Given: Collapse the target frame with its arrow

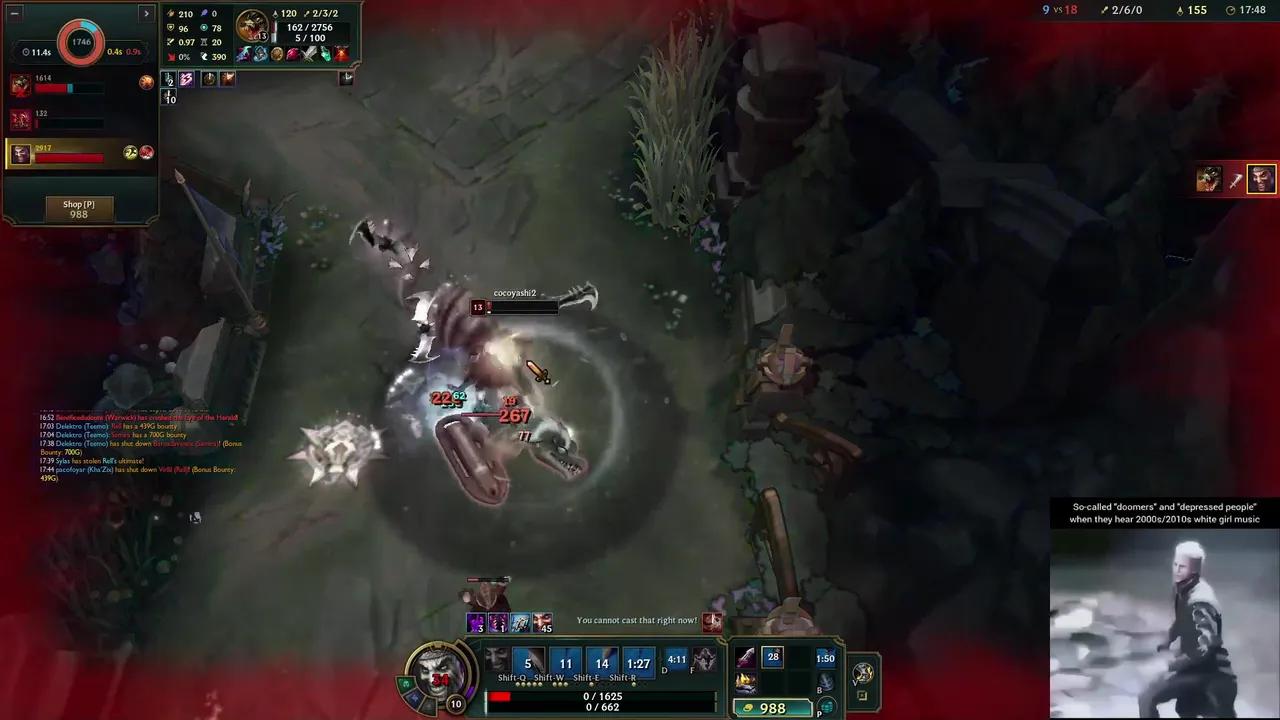Looking at the screenshot, I should coord(347,78).
